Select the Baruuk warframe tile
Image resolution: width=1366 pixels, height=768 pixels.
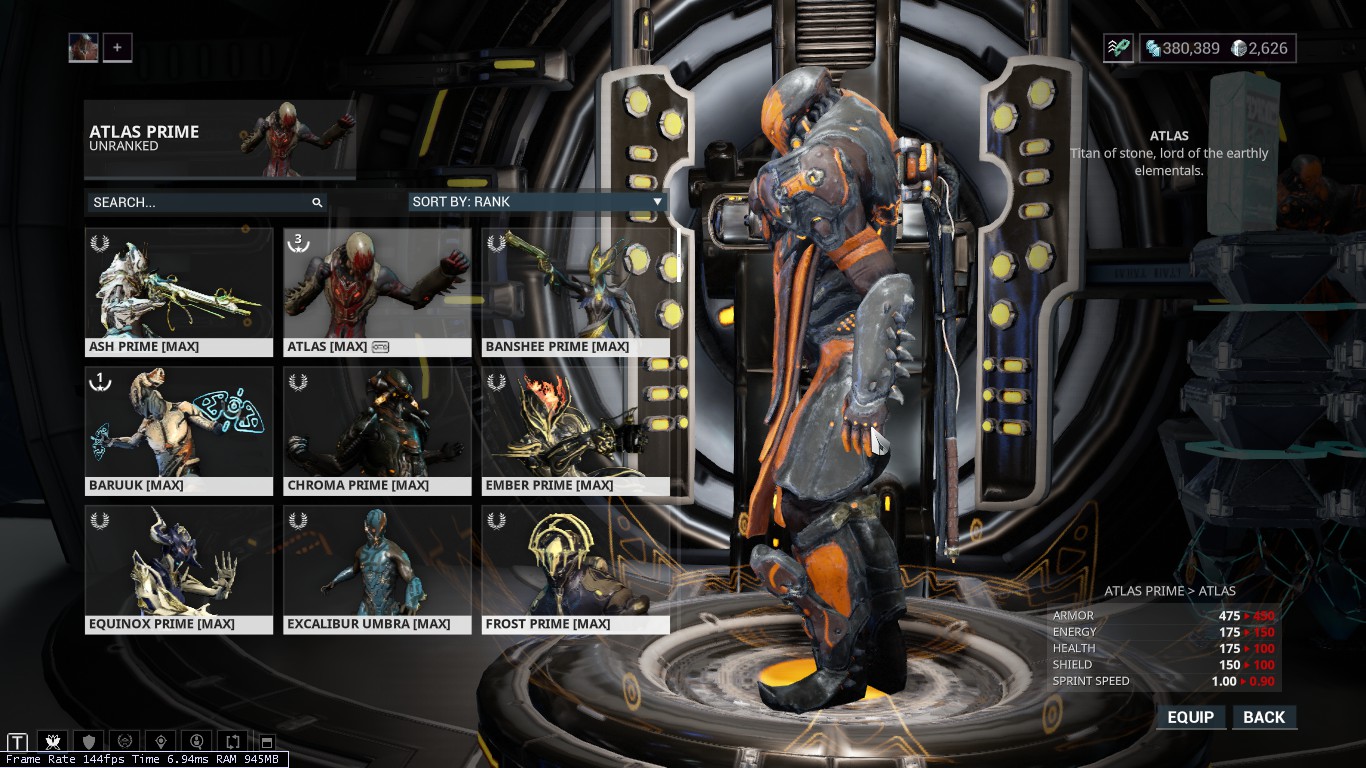point(179,430)
